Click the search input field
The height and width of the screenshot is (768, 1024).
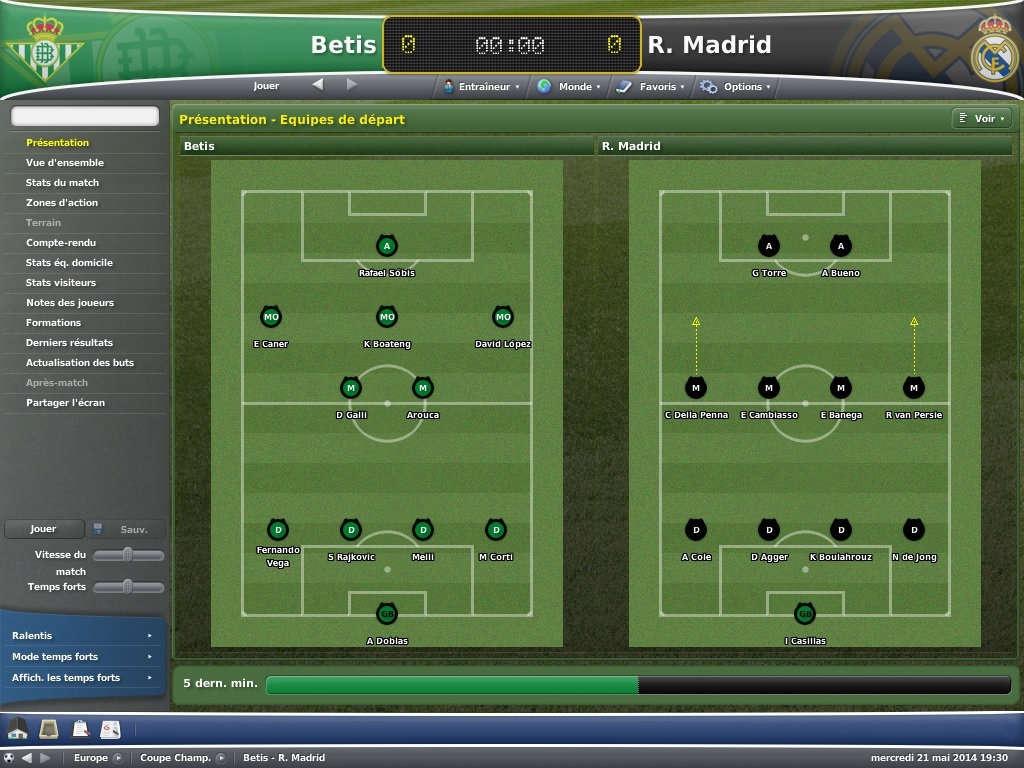pyautogui.click(x=85, y=117)
